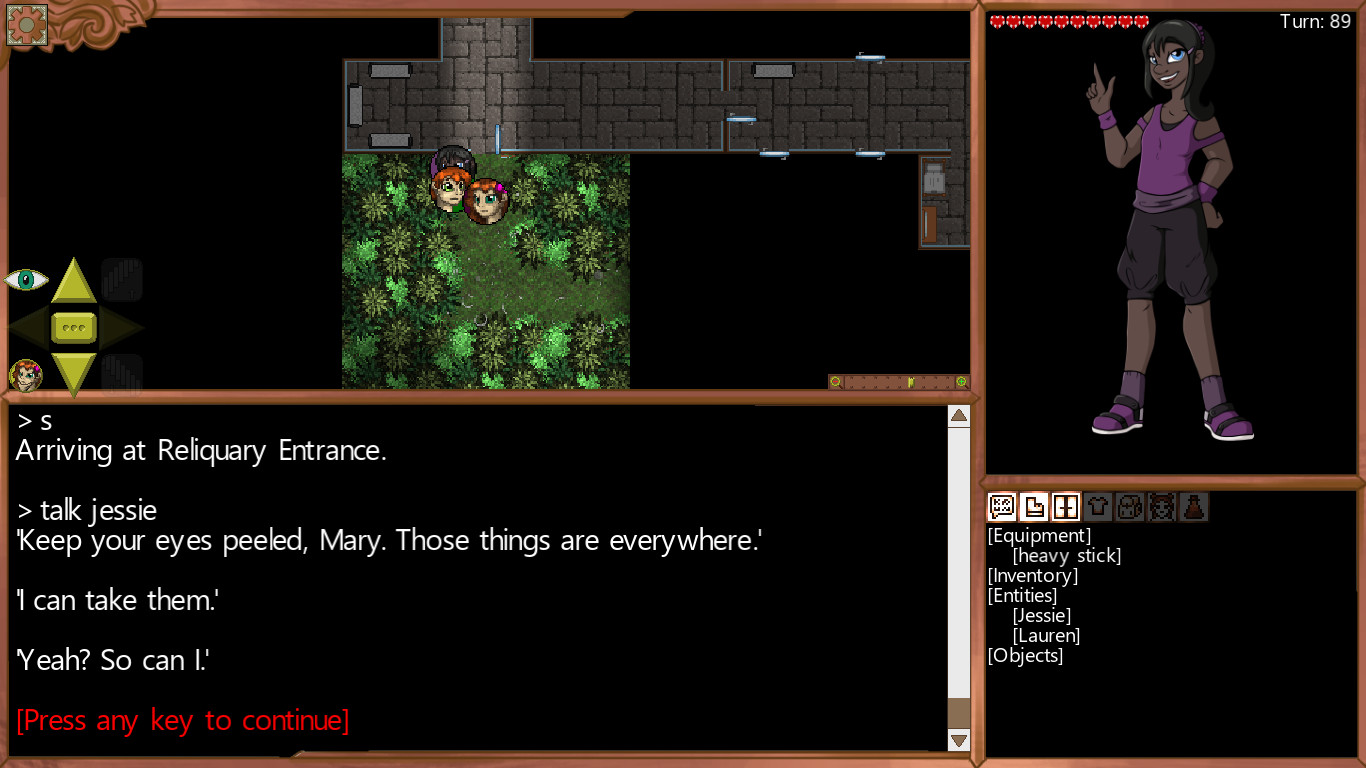This screenshot has width=1366, height=768.
Task: Open equipment via the shirt icon
Action: [1097, 507]
